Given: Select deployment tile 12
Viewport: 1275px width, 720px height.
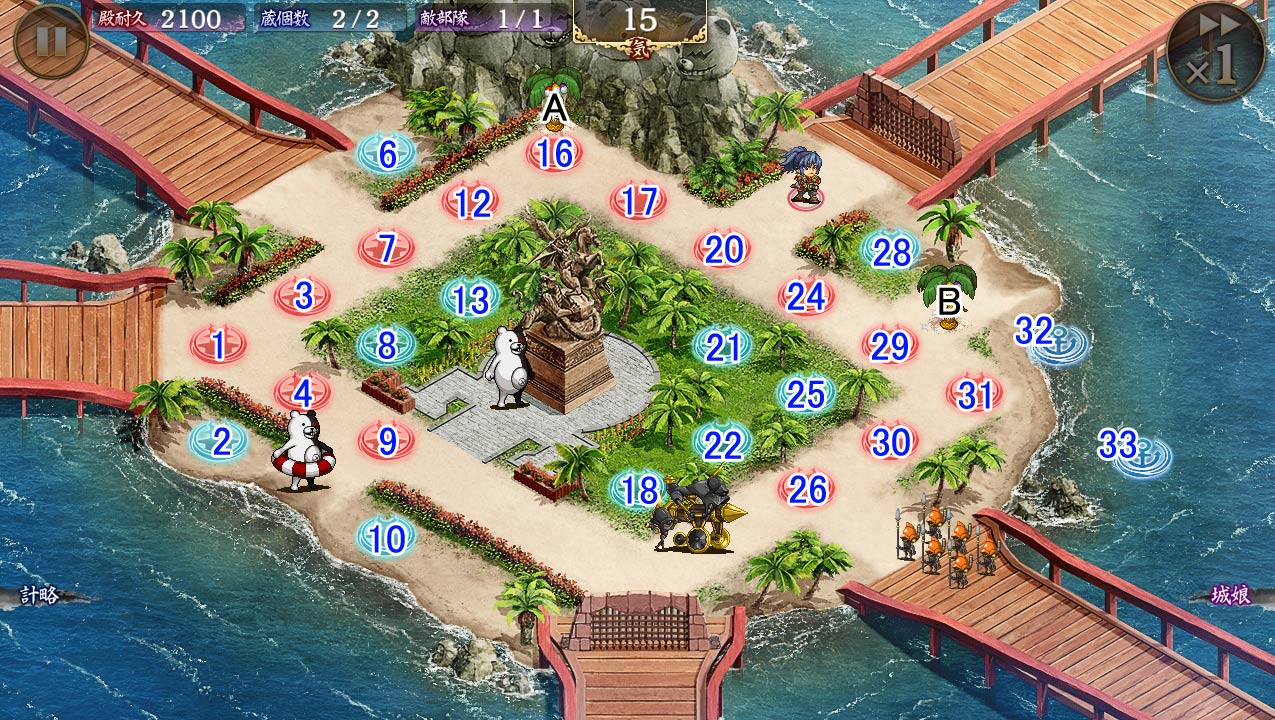Looking at the screenshot, I should [x=472, y=203].
